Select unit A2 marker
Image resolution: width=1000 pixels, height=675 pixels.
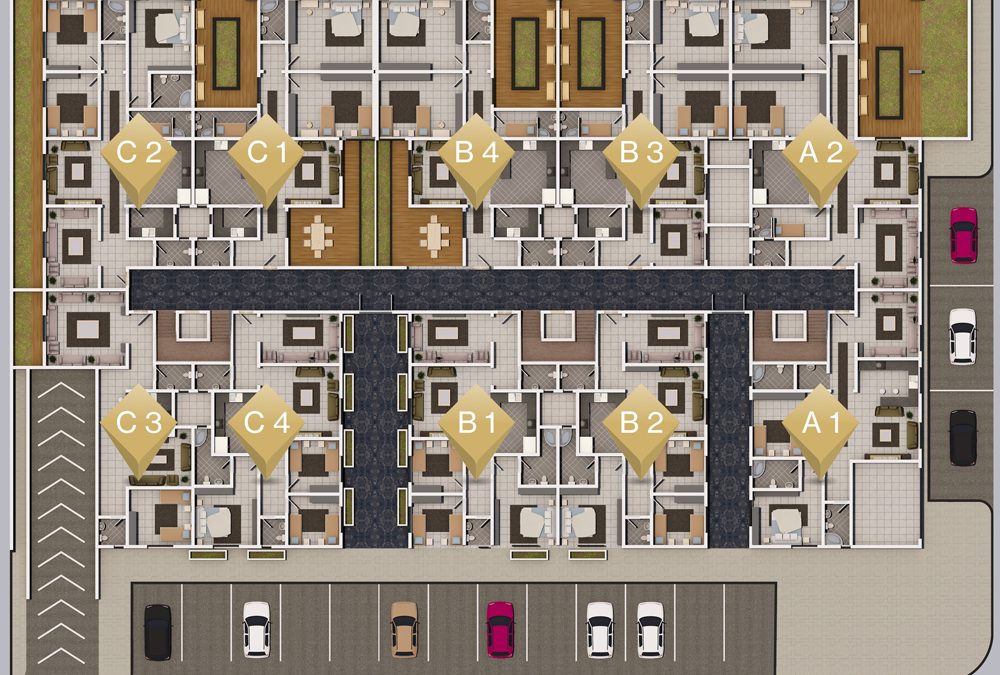[820, 155]
